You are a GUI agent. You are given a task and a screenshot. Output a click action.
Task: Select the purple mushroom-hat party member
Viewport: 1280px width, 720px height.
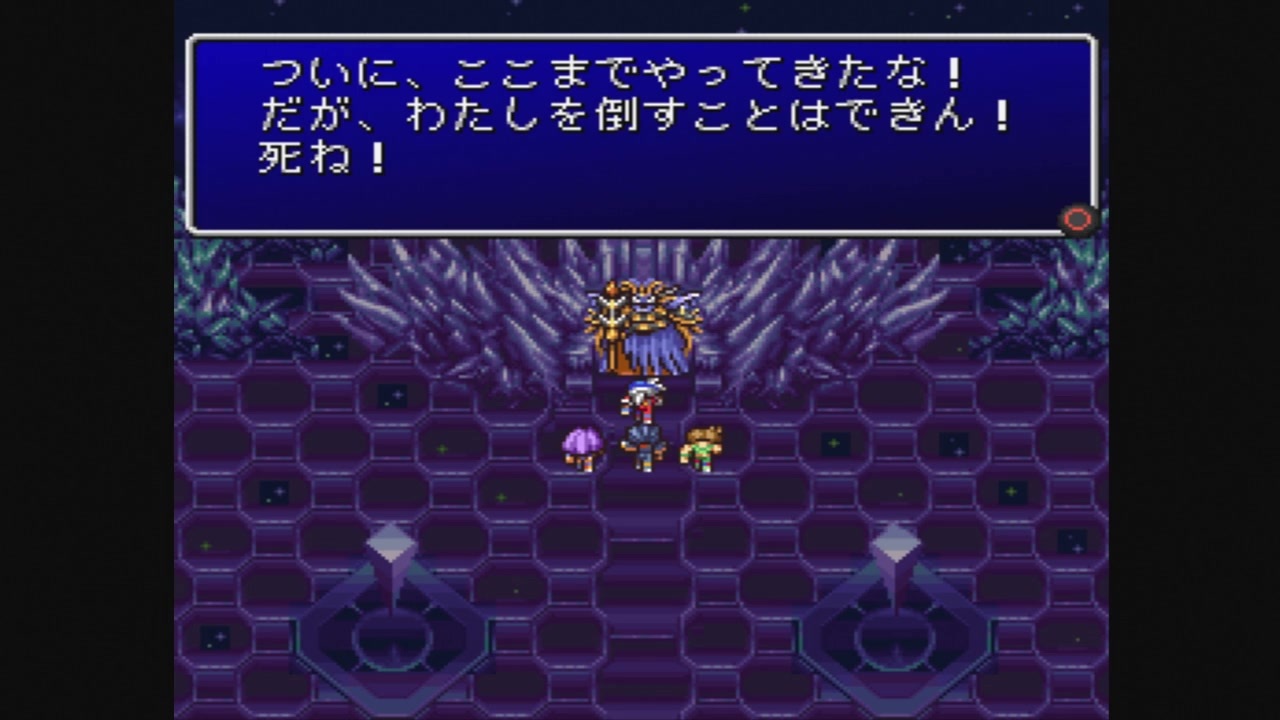[583, 447]
